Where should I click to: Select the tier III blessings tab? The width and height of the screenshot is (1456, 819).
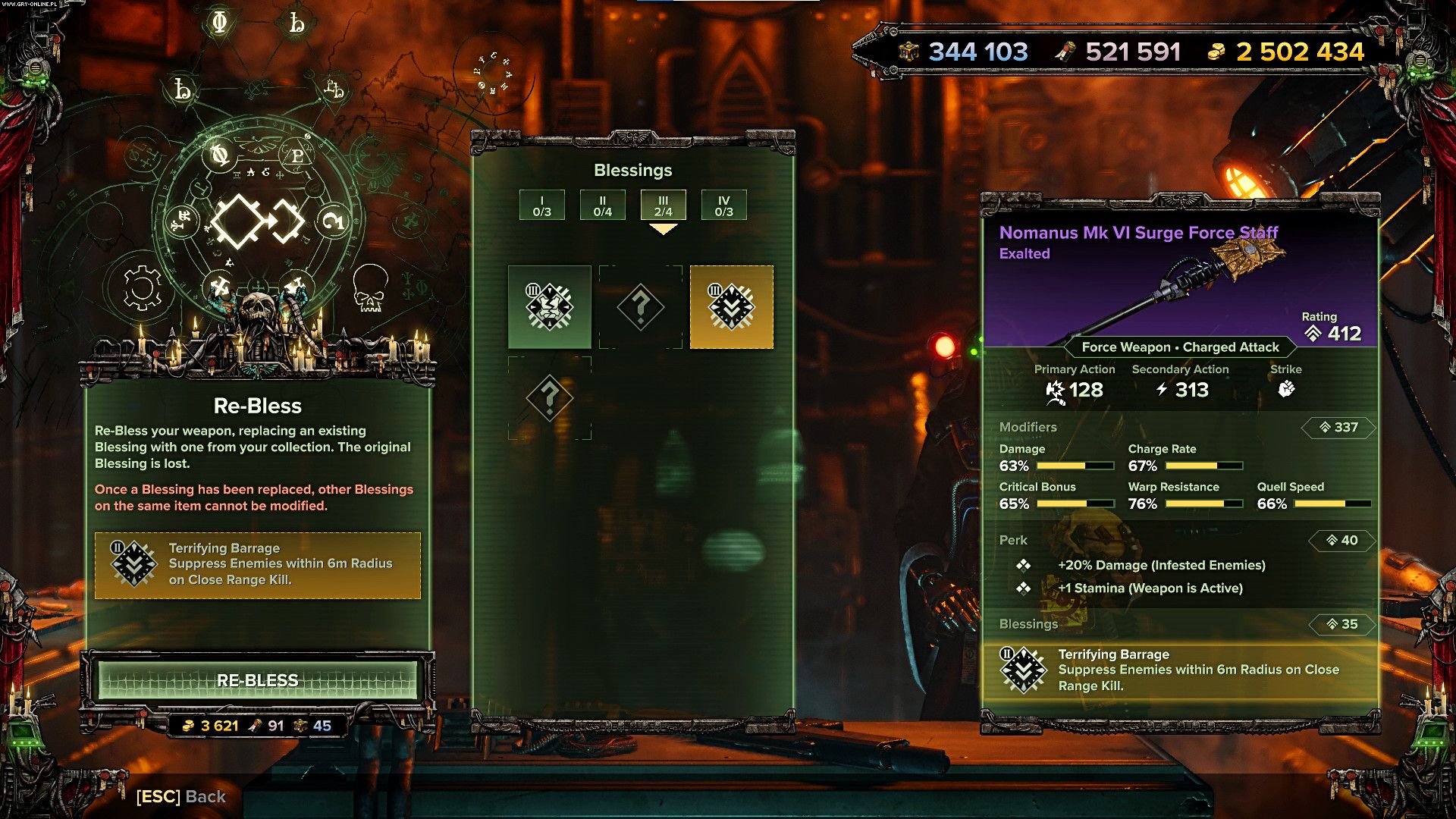[663, 206]
